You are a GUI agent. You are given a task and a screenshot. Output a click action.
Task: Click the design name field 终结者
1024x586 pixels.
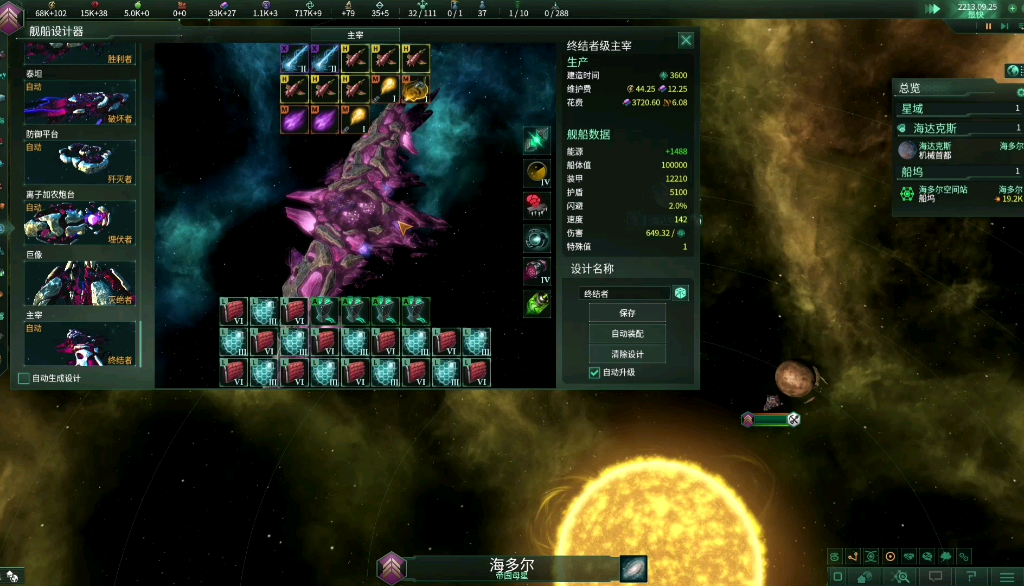click(624, 293)
